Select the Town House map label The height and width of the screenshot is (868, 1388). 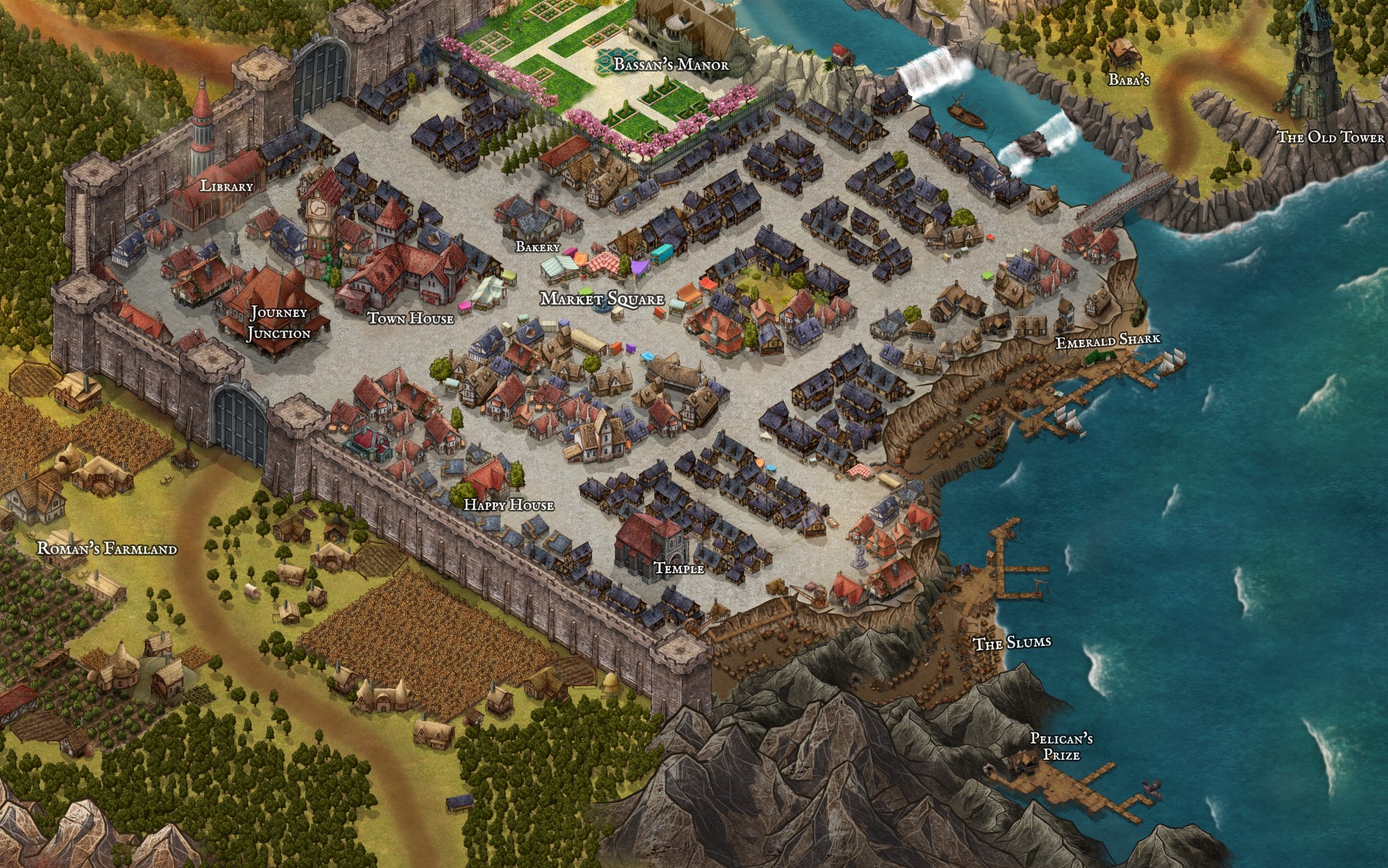pyautogui.click(x=410, y=318)
